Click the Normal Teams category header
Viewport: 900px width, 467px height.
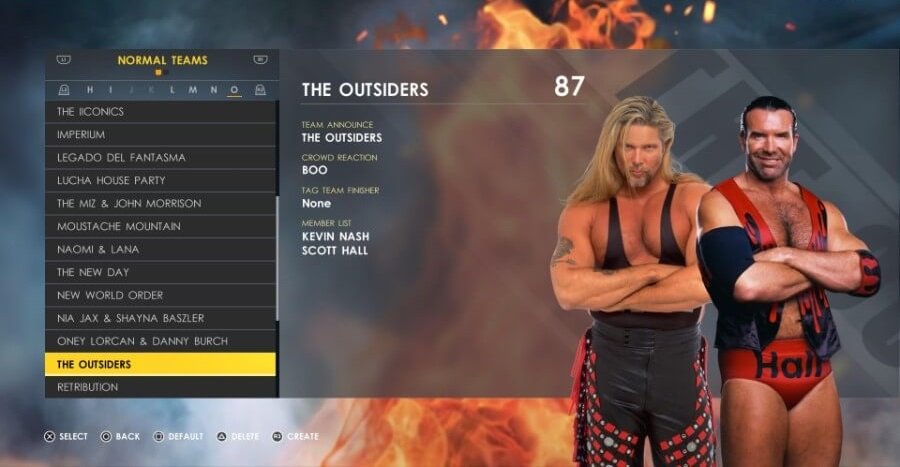(162, 61)
